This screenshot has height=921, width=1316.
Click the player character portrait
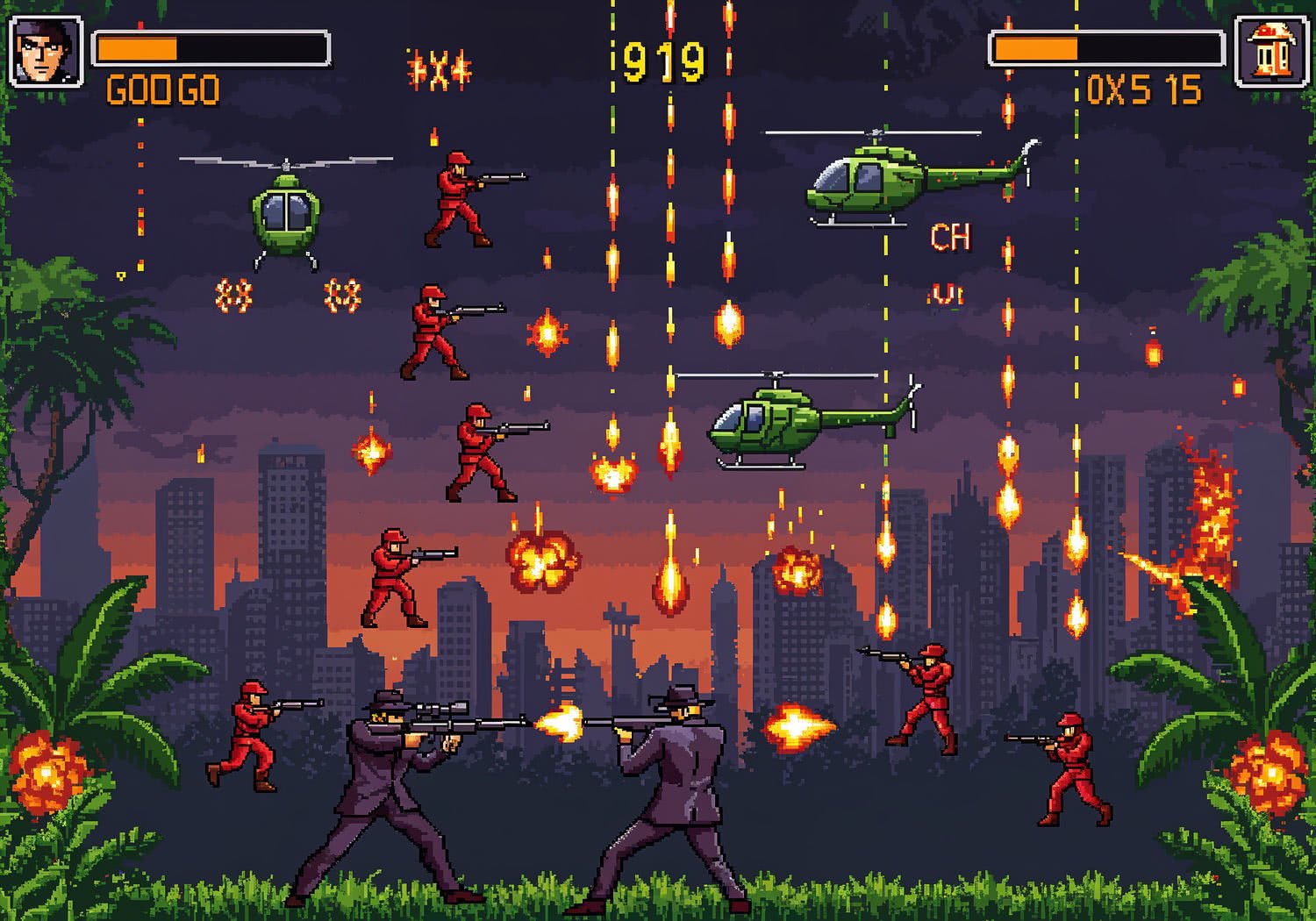coord(46,52)
